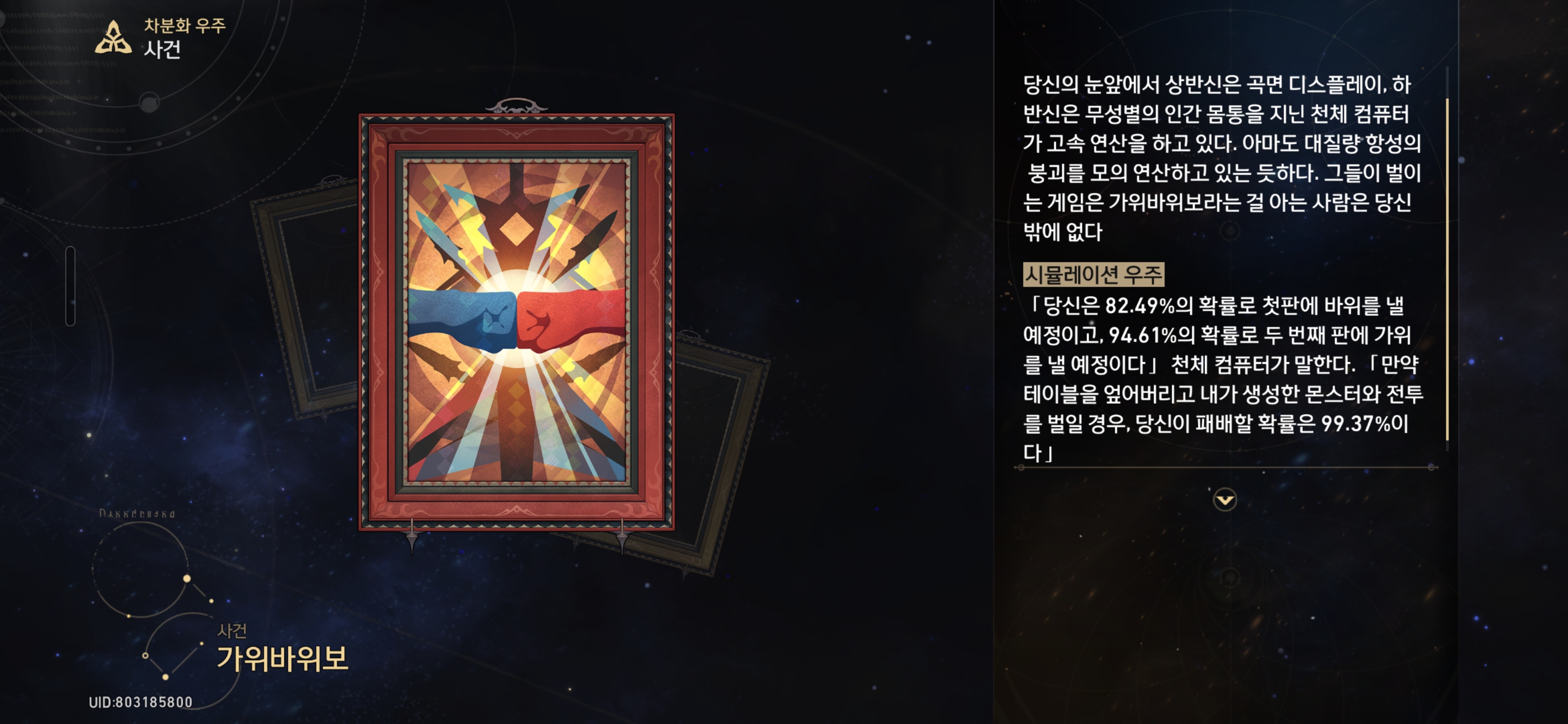Screen dimensions: 1568x724
Task: Select the gold triangular event icon top-left
Action: pyautogui.click(x=113, y=37)
